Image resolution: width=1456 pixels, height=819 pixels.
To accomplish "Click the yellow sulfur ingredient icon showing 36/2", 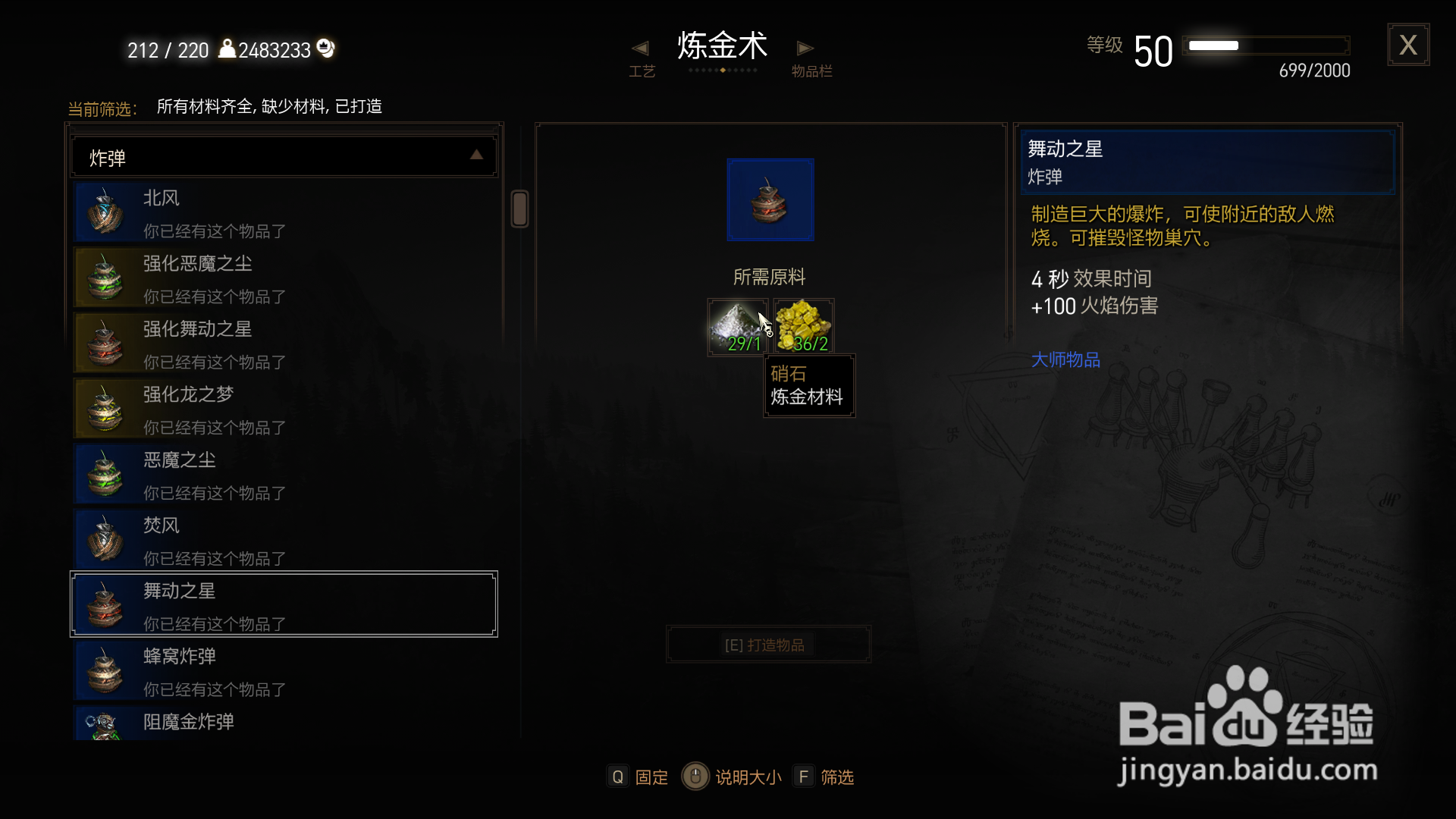I will (x=804, y=325).
